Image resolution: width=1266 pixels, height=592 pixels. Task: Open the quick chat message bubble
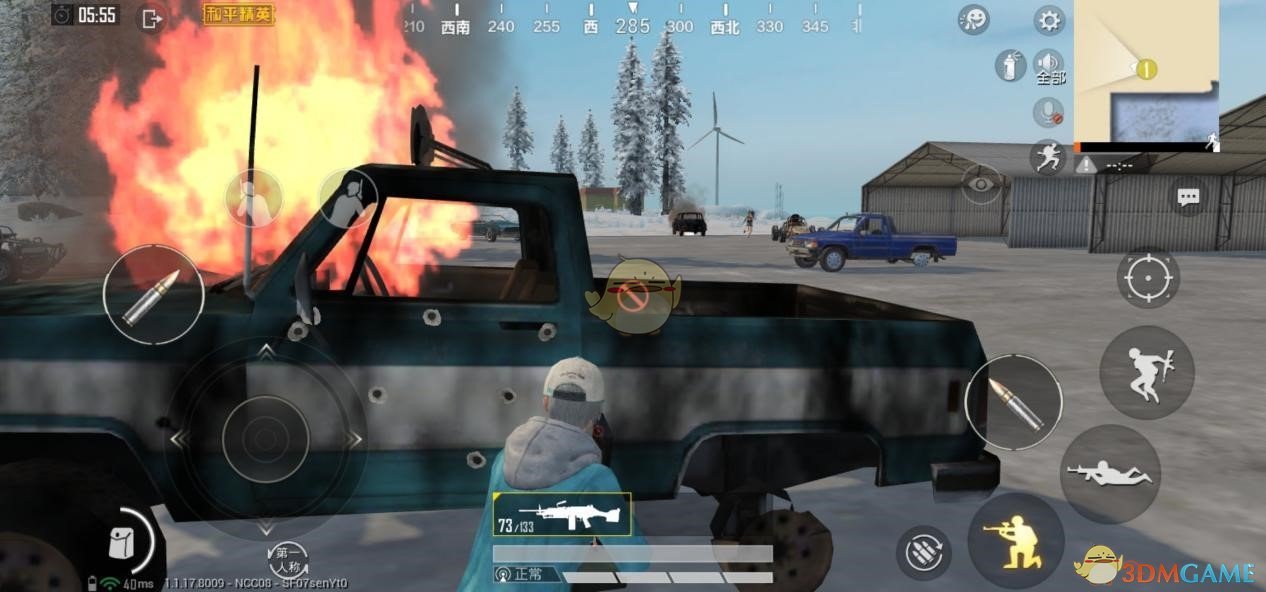tap(1188, 197)
